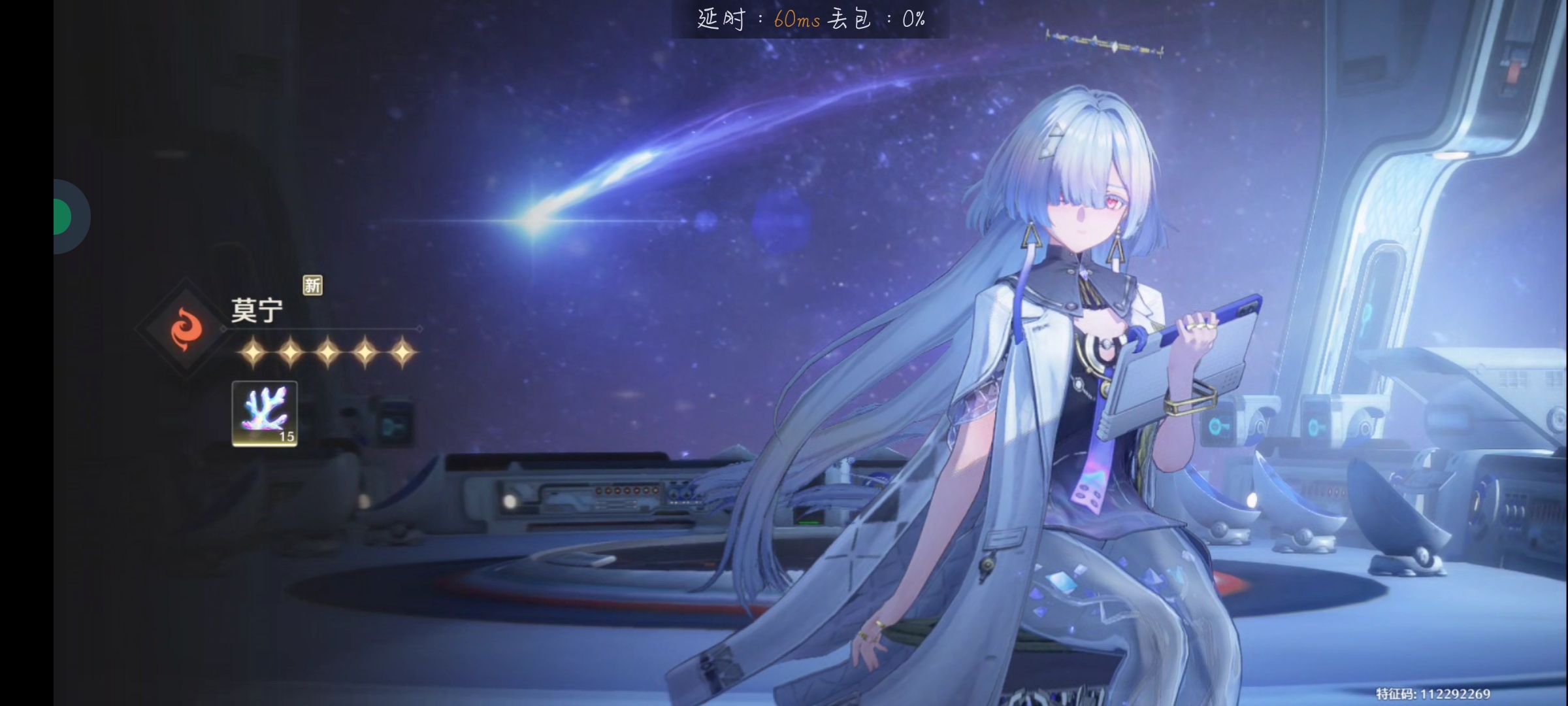This screenshot has width=1568, height=706.
Task: Click the fire attribute emblem beside 莫宁
Action: (186, 328)
